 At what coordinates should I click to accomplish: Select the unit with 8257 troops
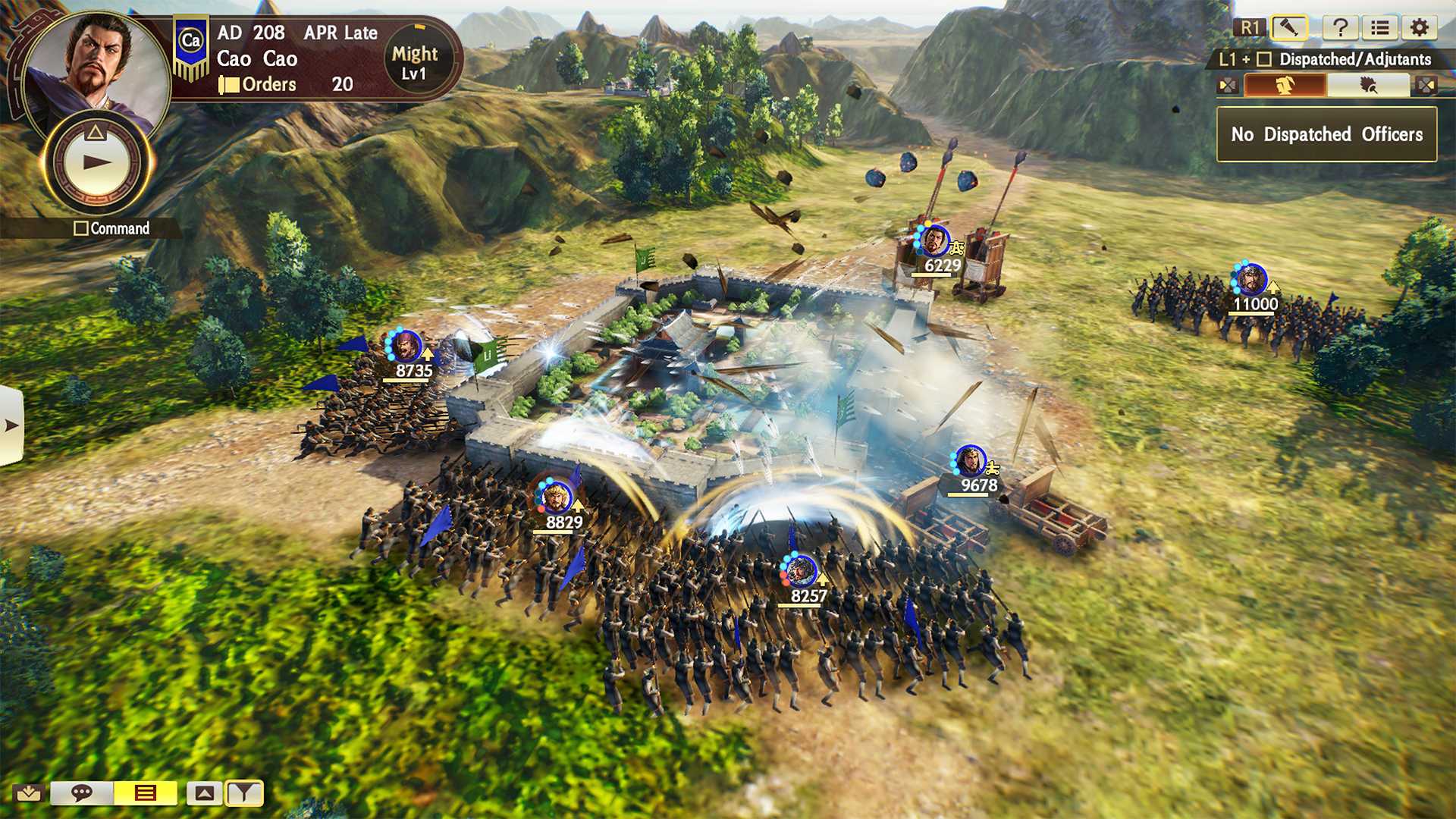point(801,572)
